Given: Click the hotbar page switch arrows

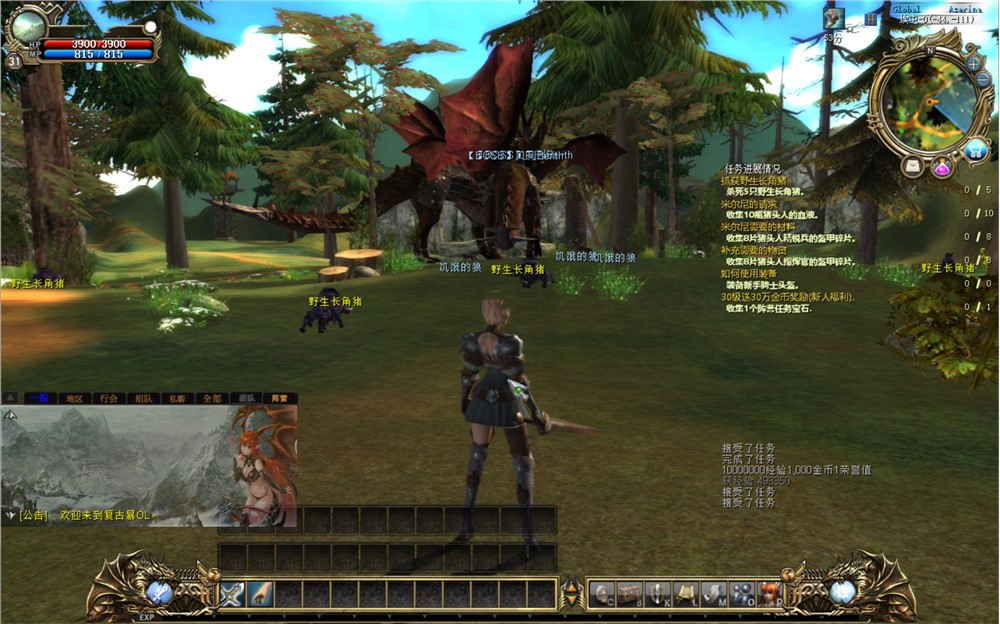Looking at the screenshot, I should tap(571, 593).
